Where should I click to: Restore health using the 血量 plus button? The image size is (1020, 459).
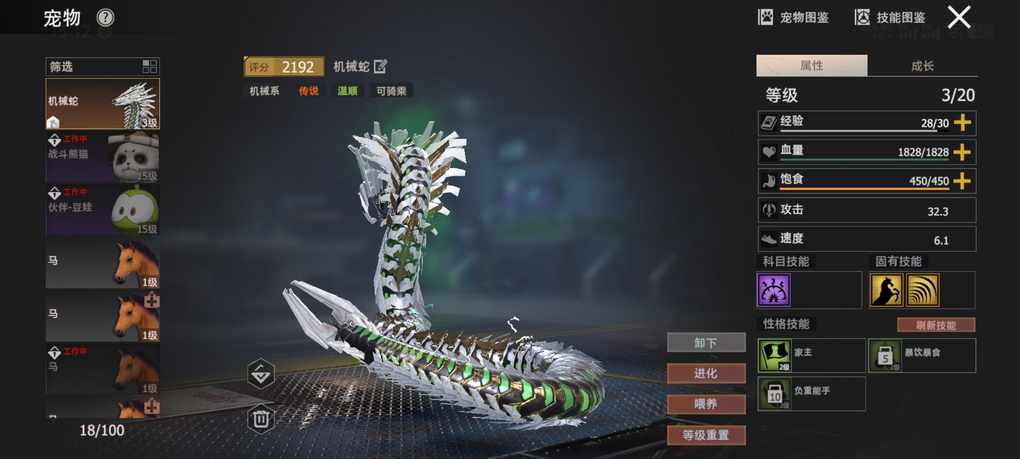(962, 152)
